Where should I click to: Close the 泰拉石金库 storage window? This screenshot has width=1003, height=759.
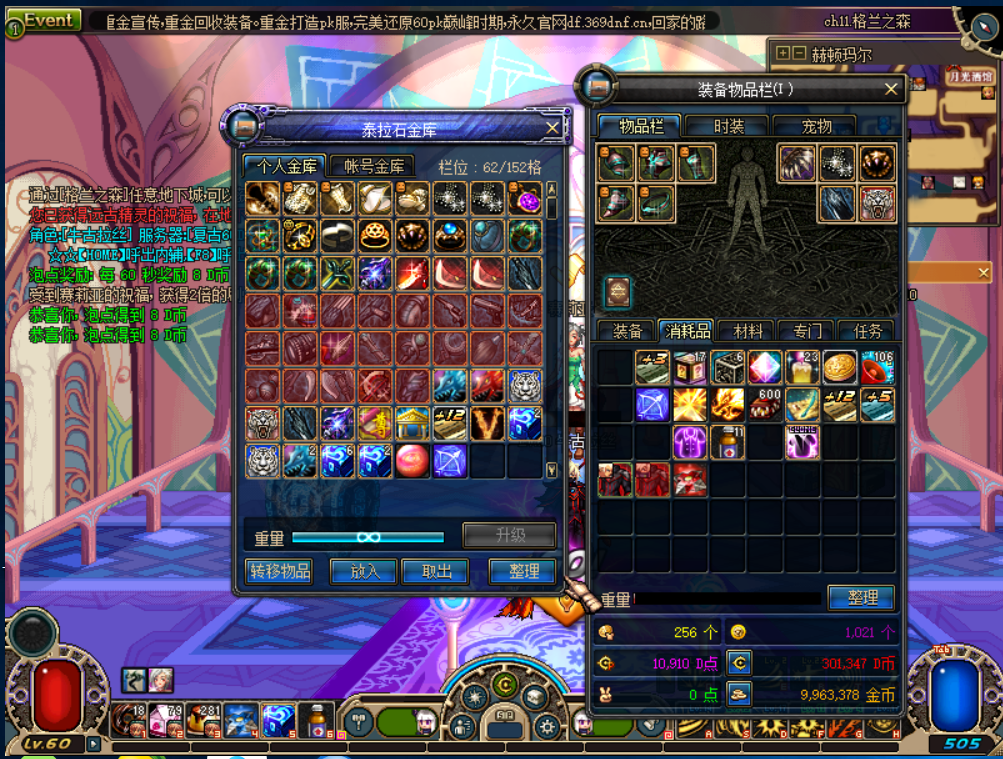coord(552,128)
